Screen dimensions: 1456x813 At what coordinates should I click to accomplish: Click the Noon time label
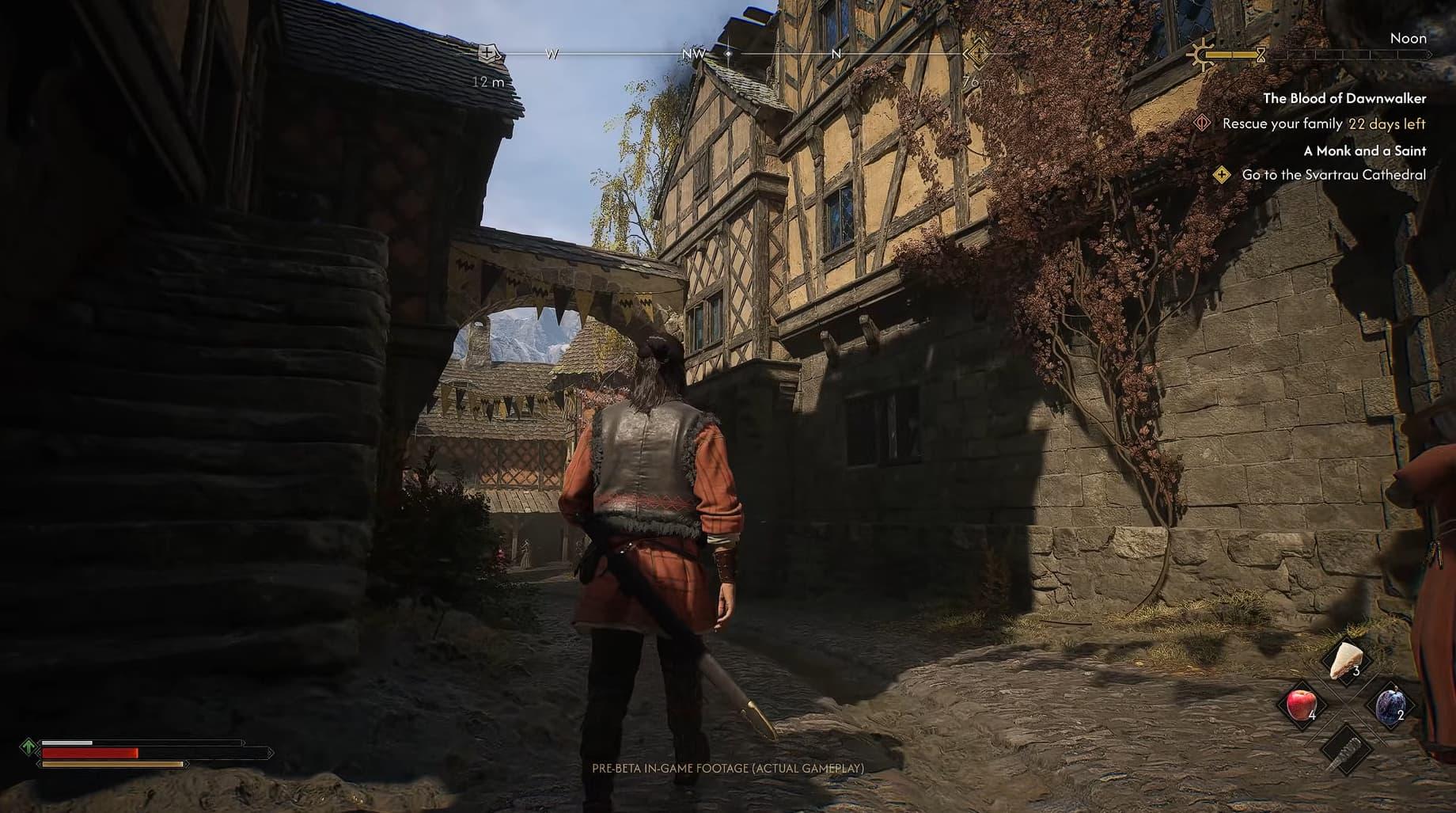pos(1409,37)
